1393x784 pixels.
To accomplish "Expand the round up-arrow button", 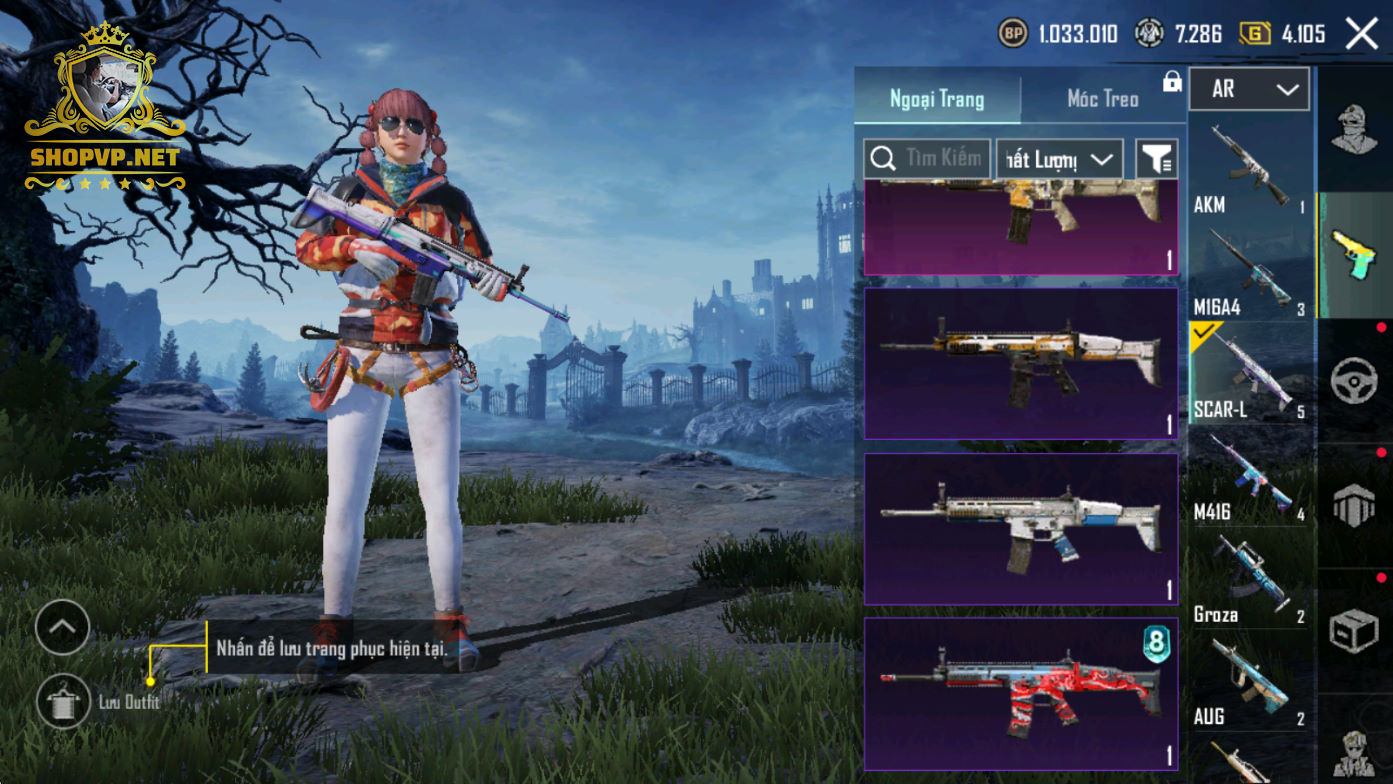I will click(x=62, y=627).
